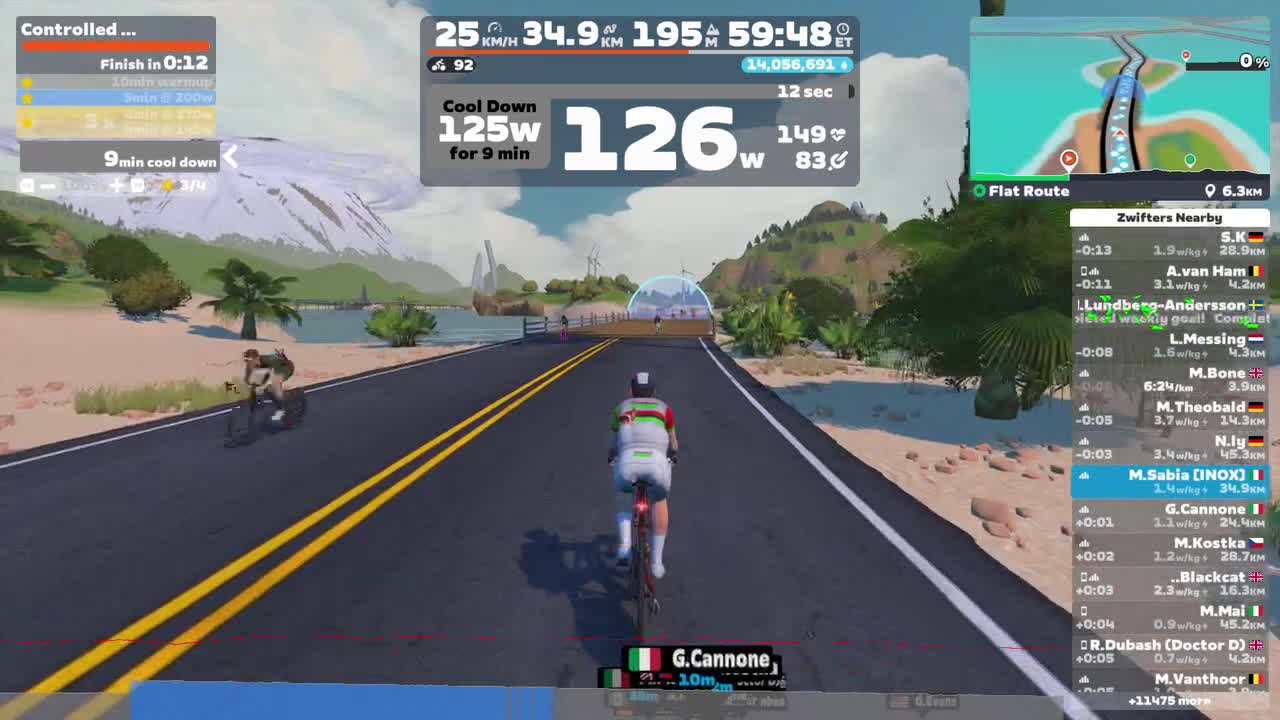
Task: Click the clock icon beside the 59:48 timer
Action: pyautogui.click(x=843, y=28)
